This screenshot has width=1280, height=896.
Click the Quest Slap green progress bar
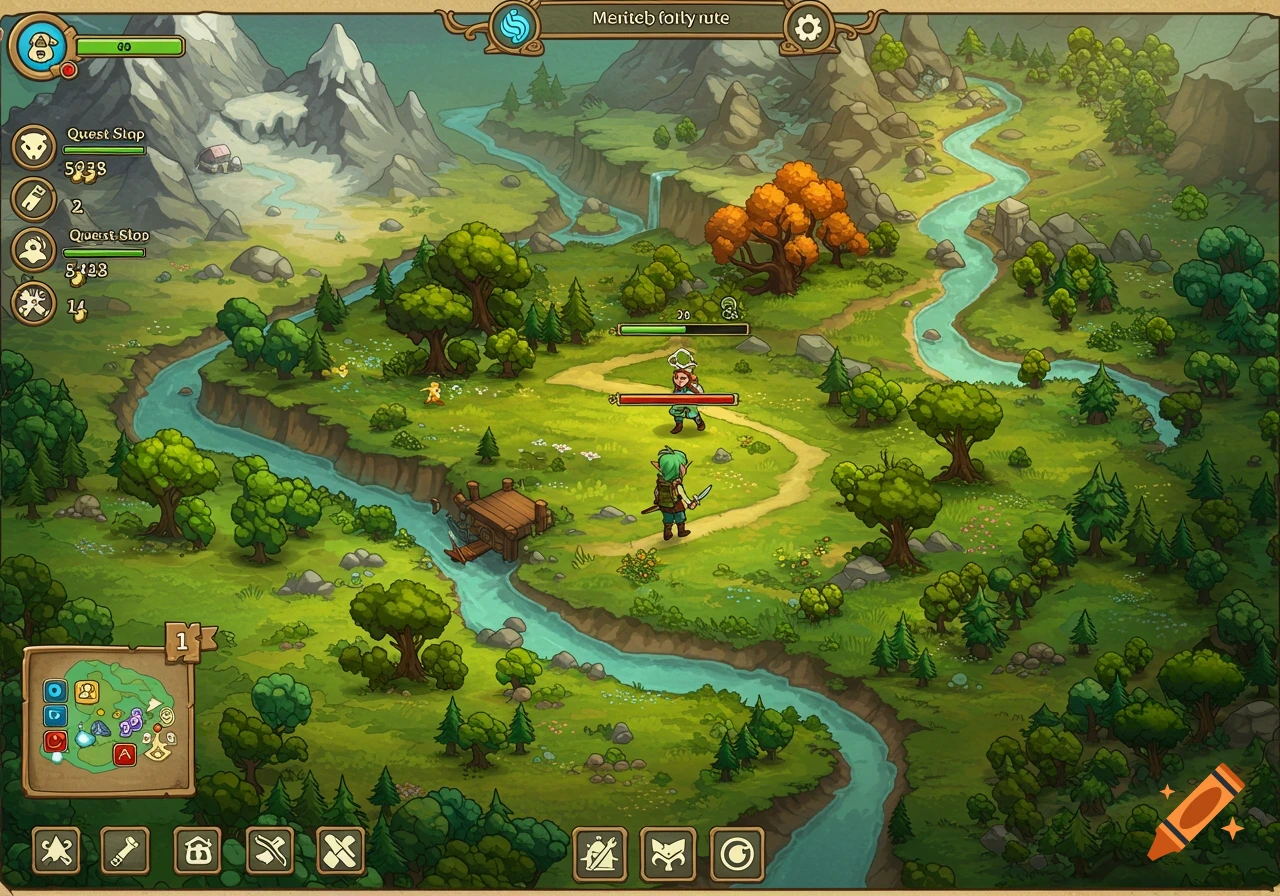(105, 148)
